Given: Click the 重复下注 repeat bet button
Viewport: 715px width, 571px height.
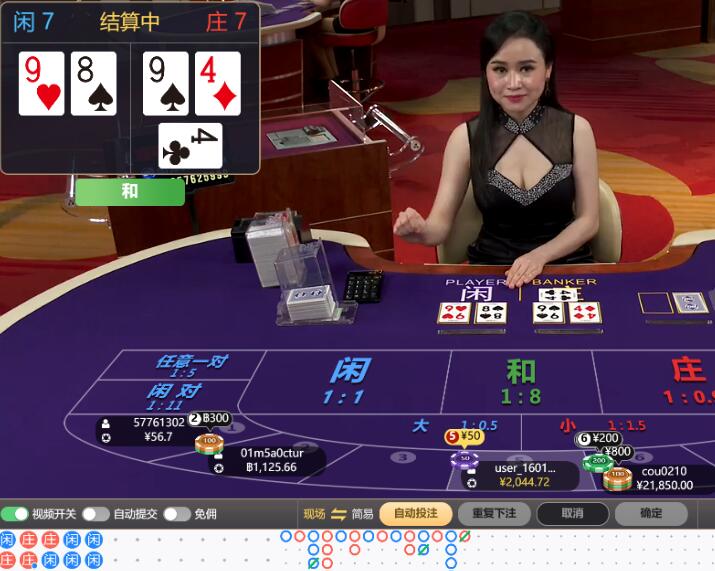Looking at the screenshot, I should (x=494, y=514).
